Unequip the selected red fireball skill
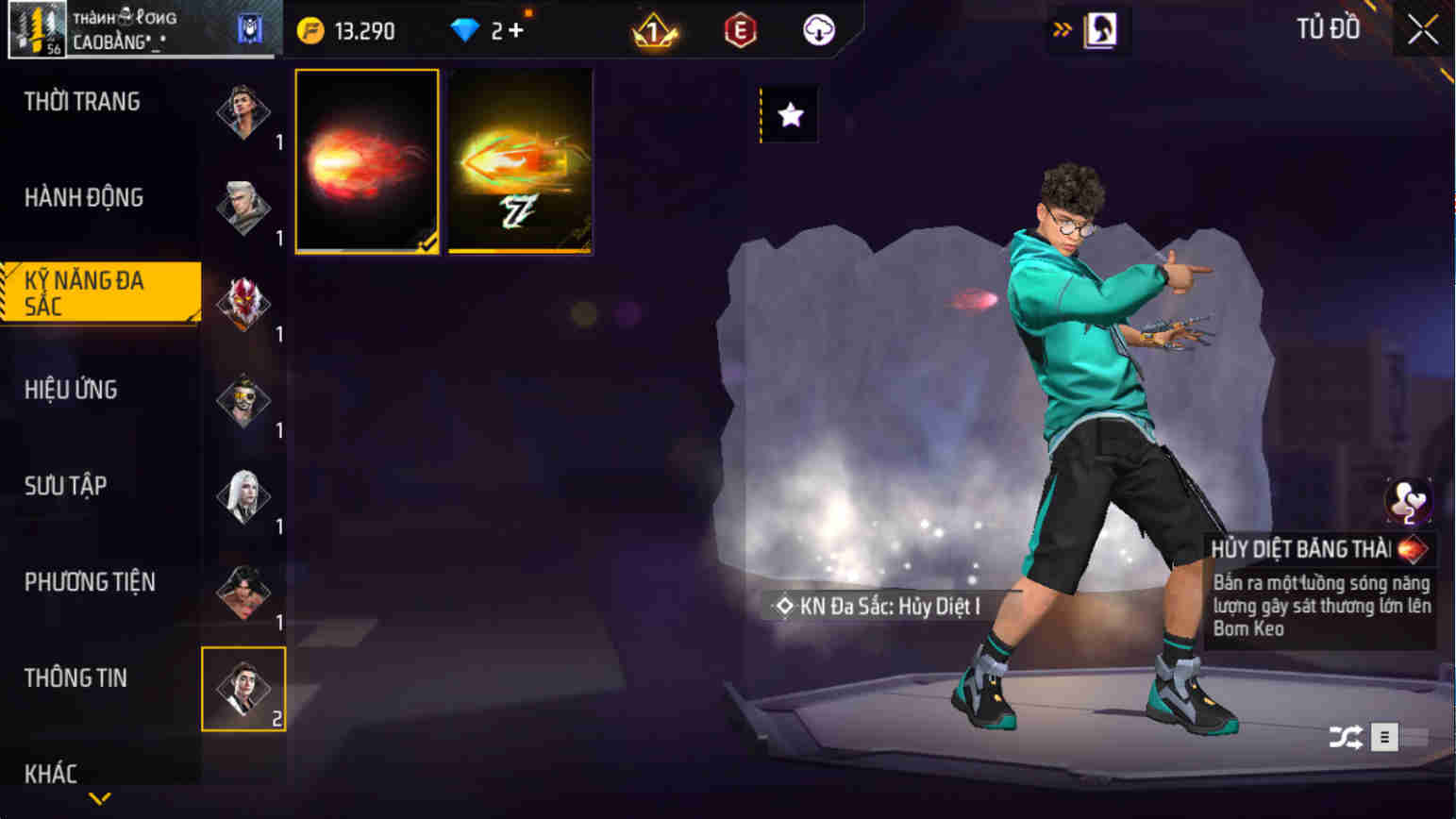The image size is (1456, 819). point(367,159)
